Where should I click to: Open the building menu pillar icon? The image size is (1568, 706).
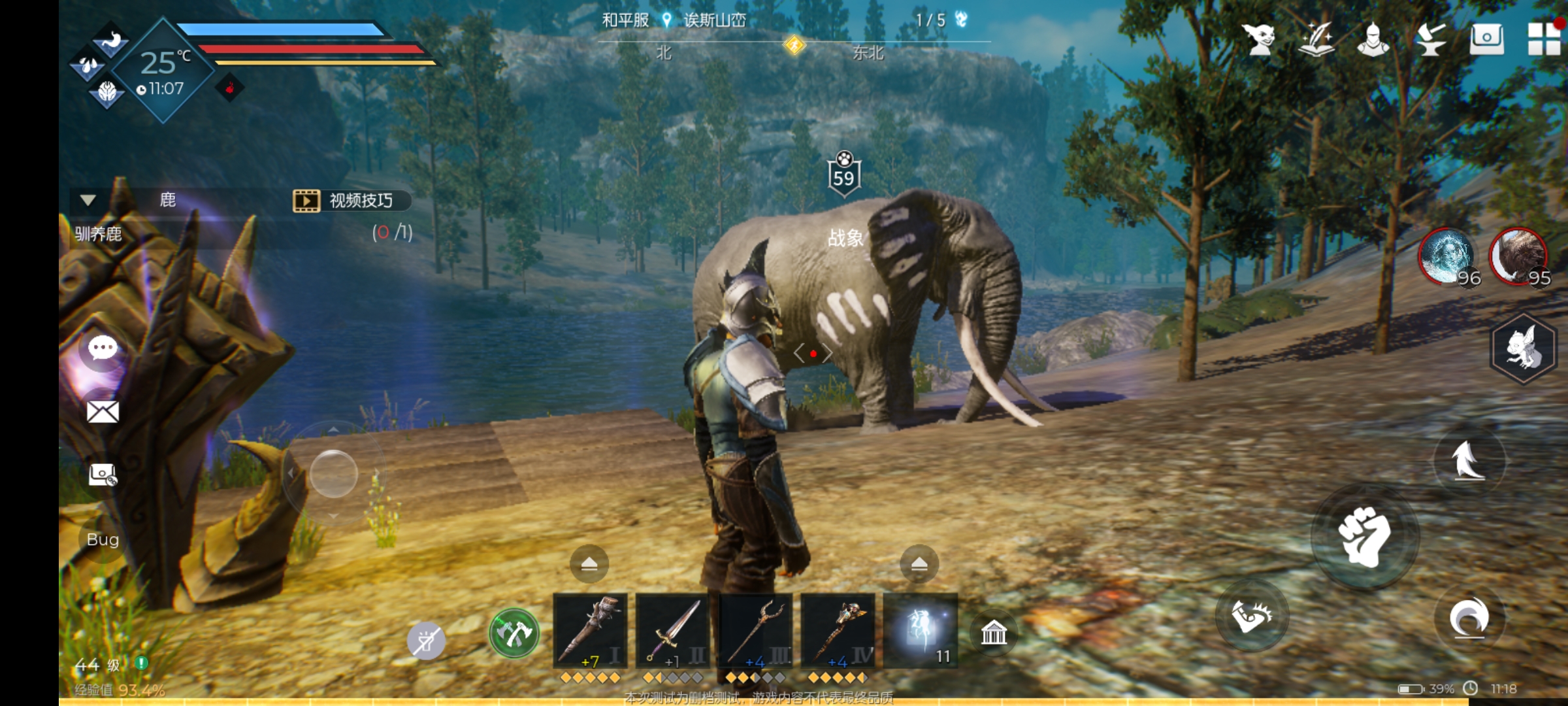click(994, 632)
